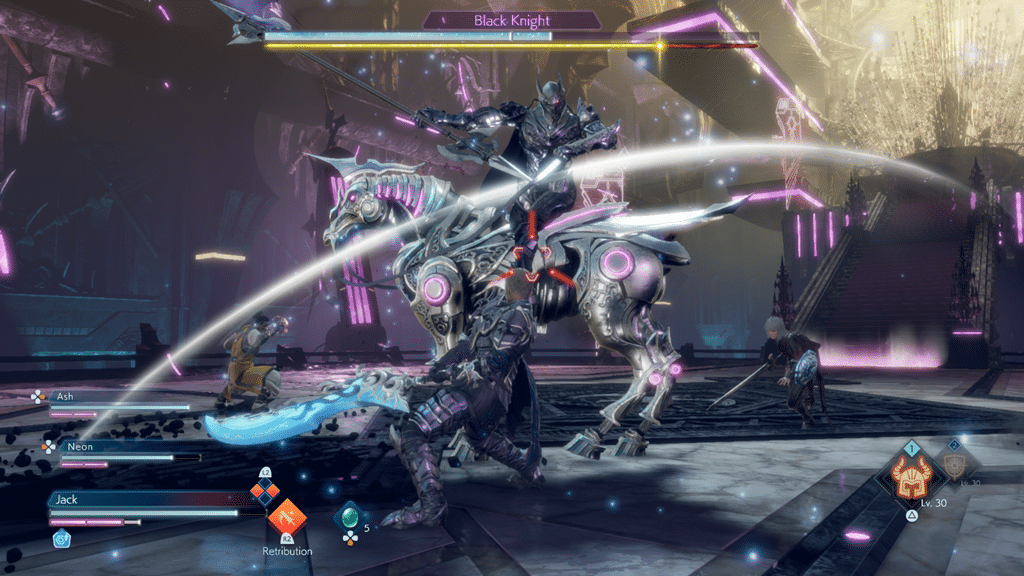The width and height of the screenshot is (1024, 576).
Task: Click the blue pentagon status icon under Jack
Action: click(59, 537)
